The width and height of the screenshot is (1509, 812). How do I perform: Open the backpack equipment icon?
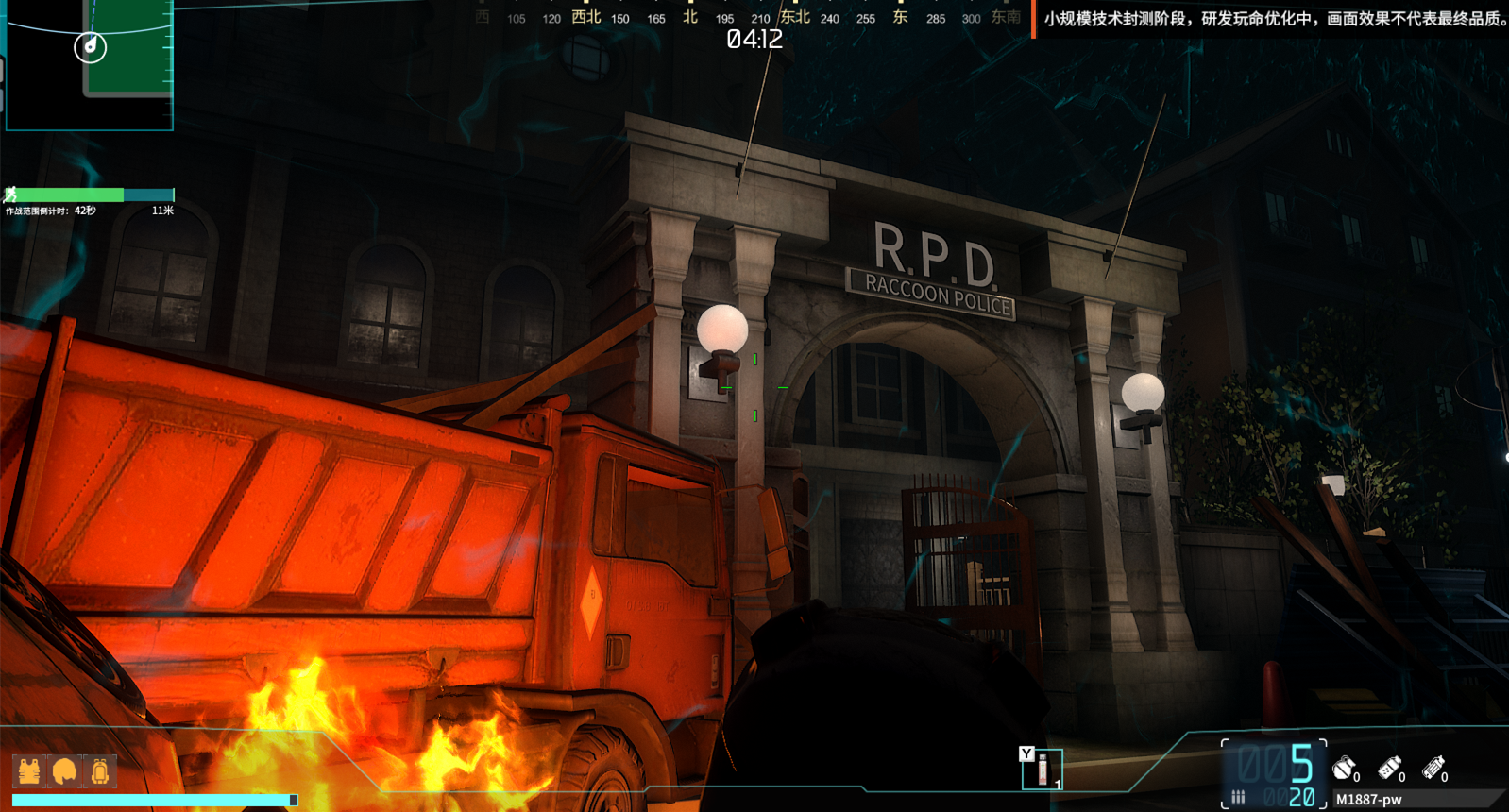100,771
